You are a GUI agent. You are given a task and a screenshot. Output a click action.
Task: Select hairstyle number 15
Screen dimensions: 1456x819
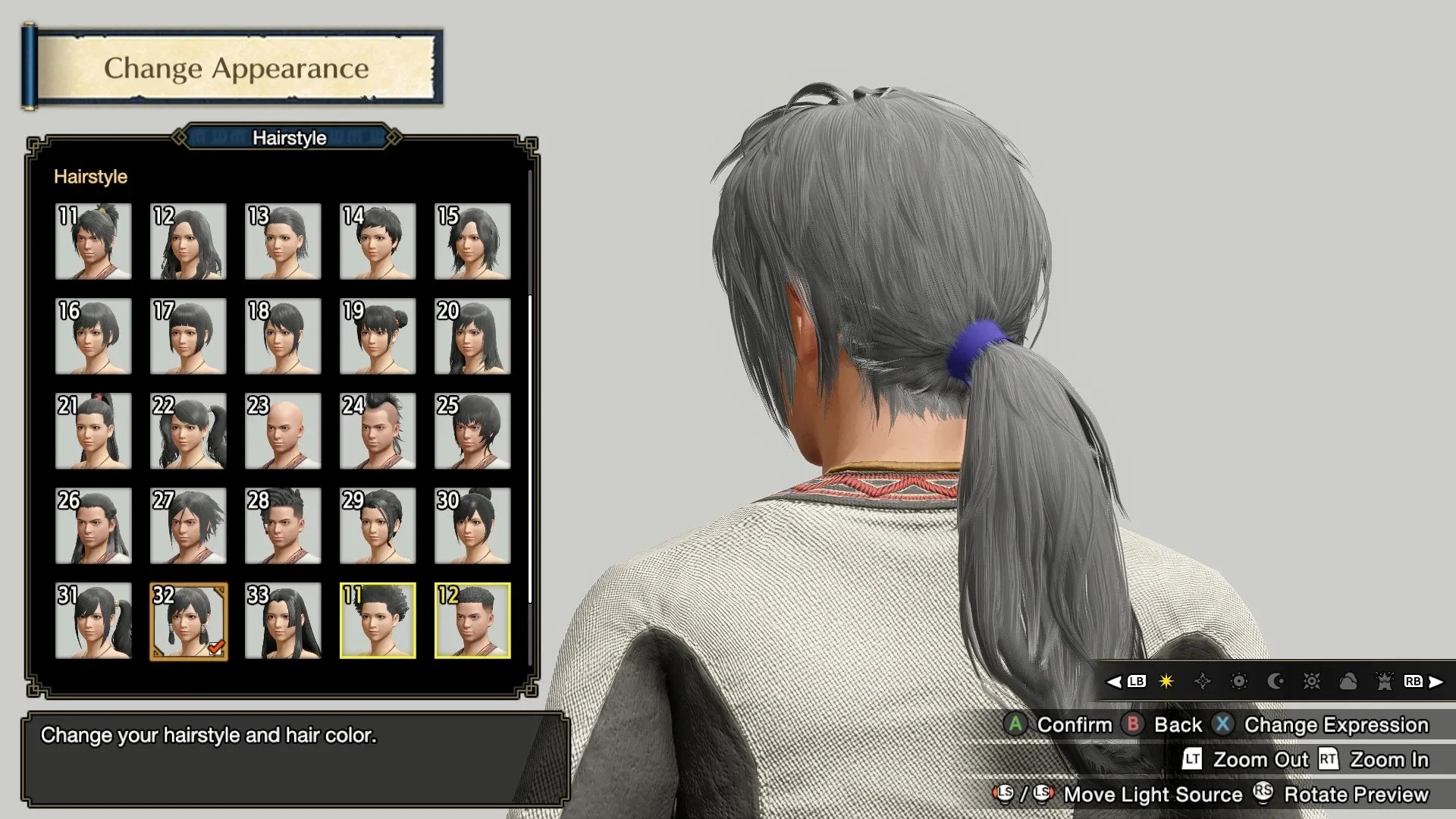click(x=472, y=241)
